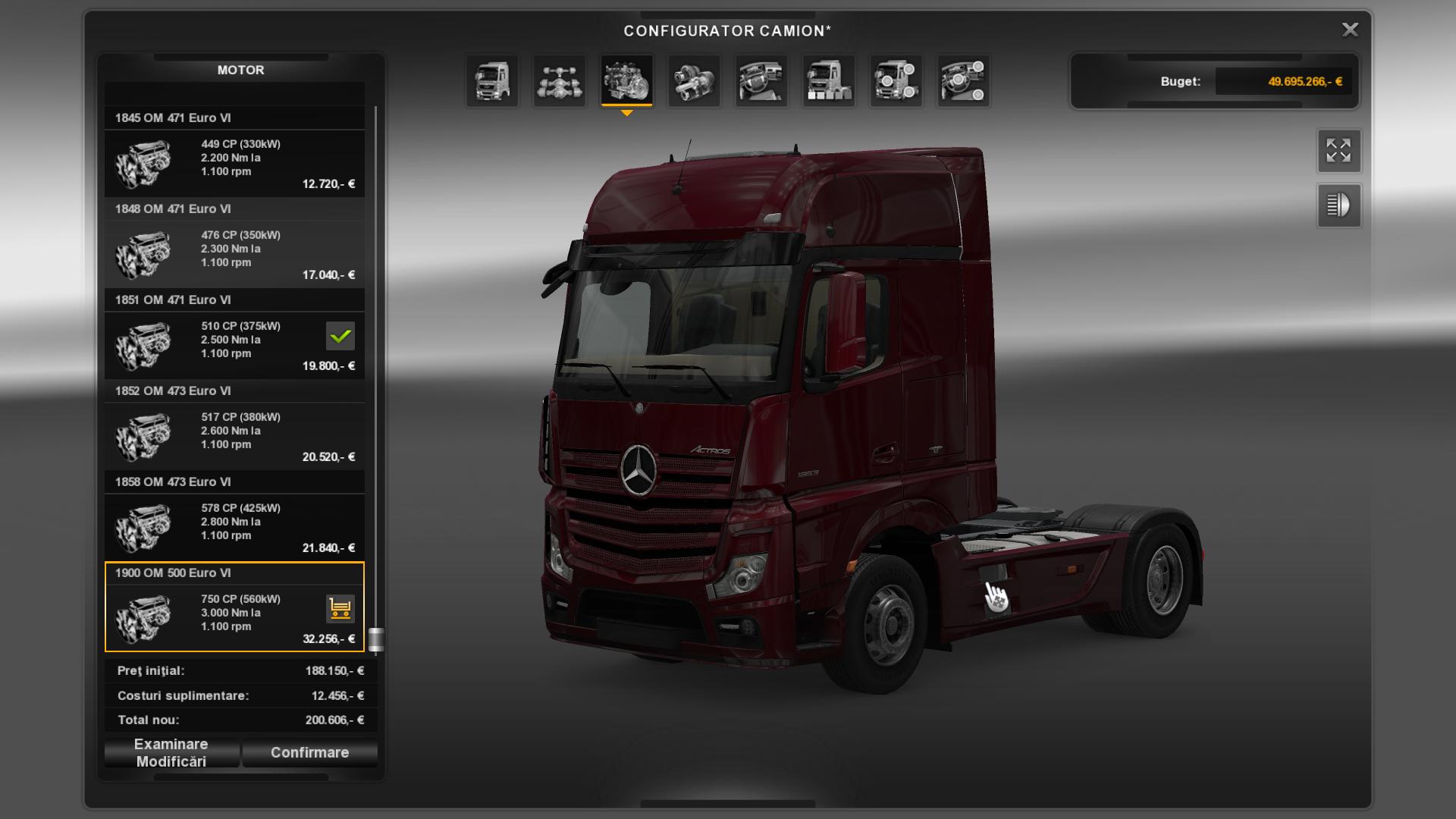The height and width of the screenshot is (819, 1456).
Task: Choose the 1845 OM 471 449 CP engine
Action: (234, 163)
